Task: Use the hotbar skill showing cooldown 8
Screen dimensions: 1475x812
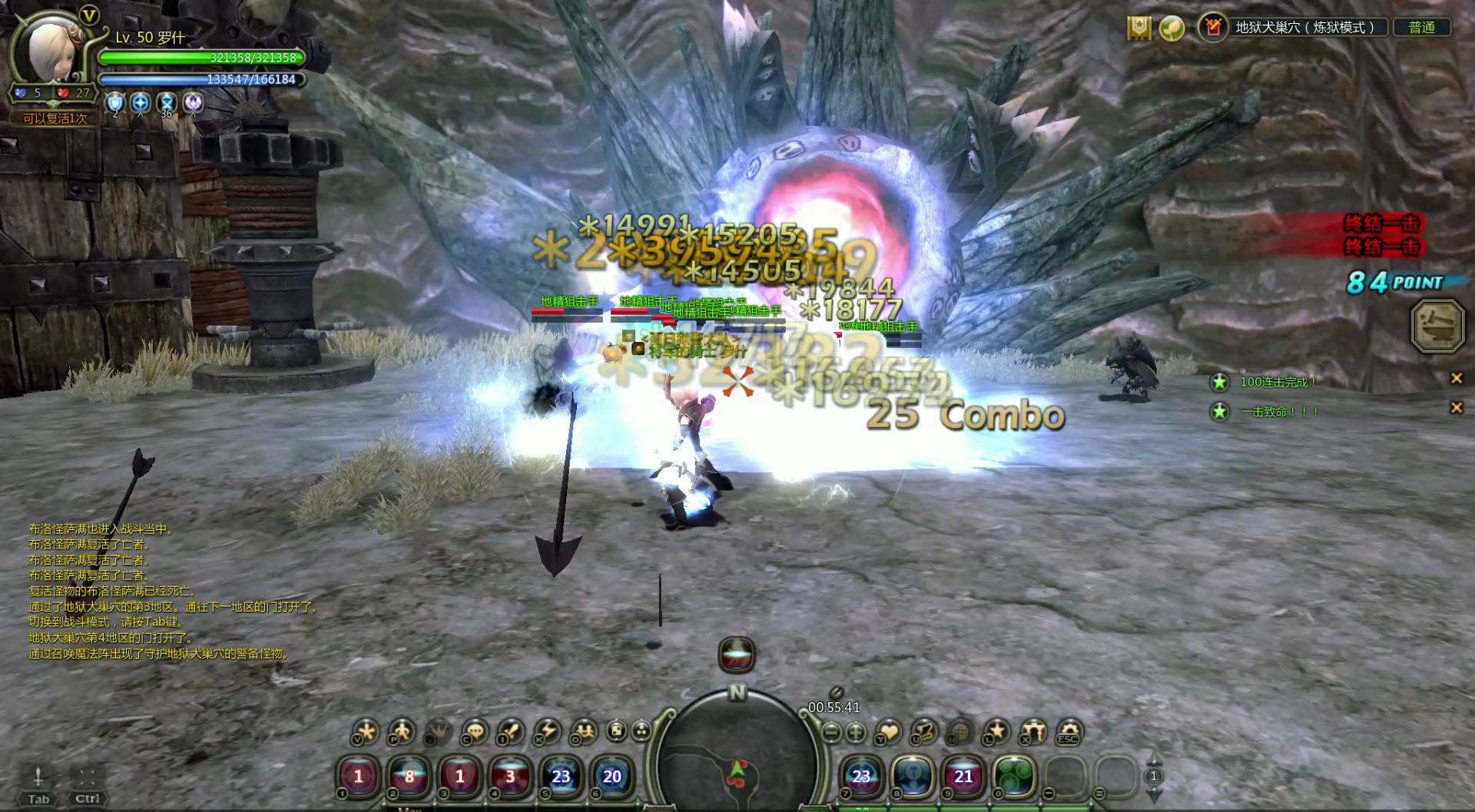Action: [409, 777]
